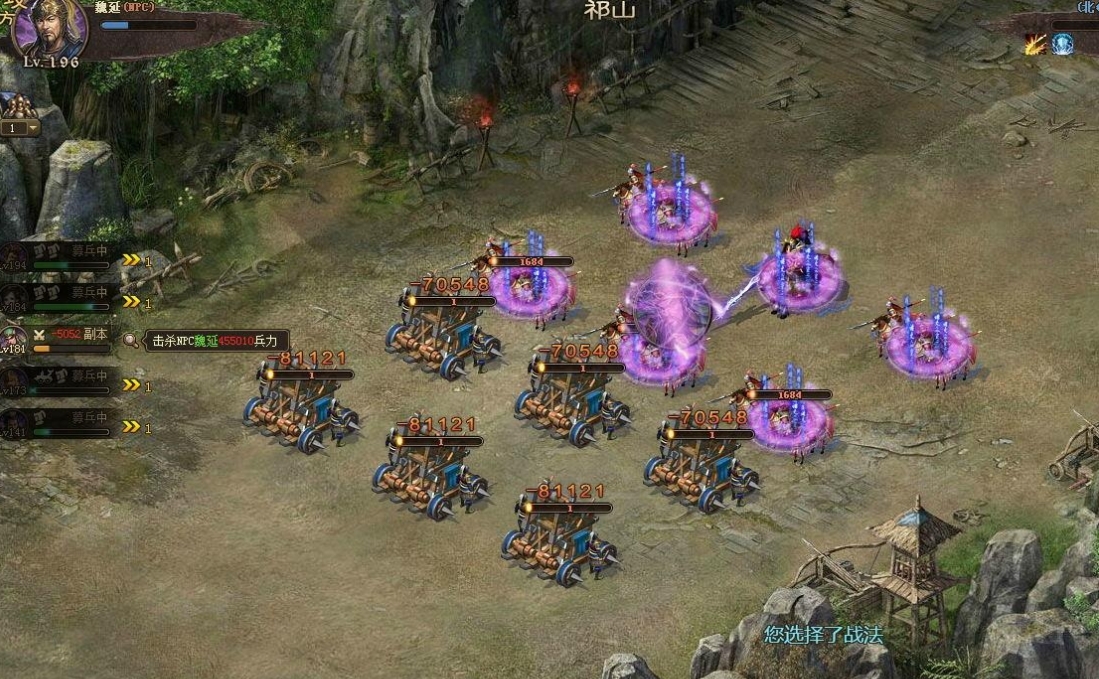Screen dimensions: 1099x679
Task: Select the Lv.181 general in the dungeon
Action: pyautogui.click(x=60, y=341)
